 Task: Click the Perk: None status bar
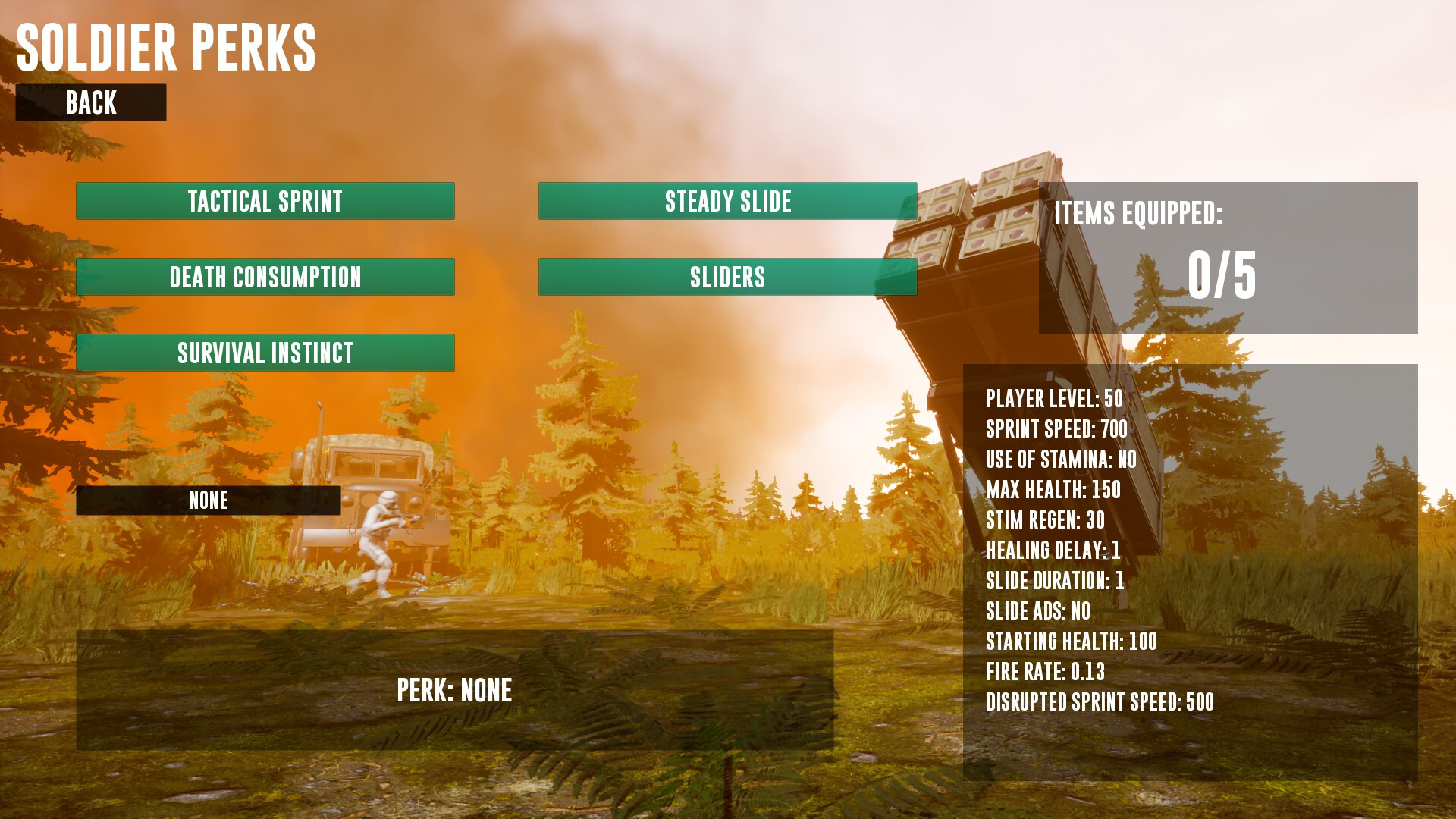pyautogui.click(x=455, y=690)
